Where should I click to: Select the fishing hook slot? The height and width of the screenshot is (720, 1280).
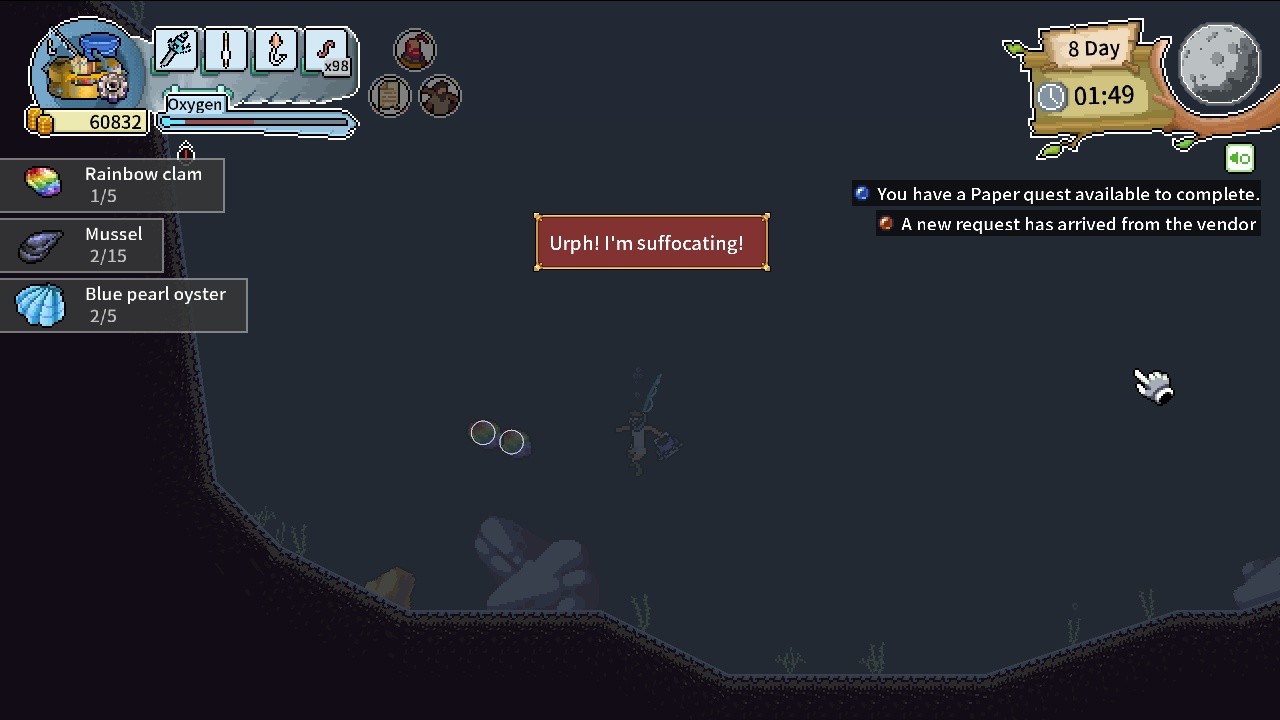pos(274,51)
